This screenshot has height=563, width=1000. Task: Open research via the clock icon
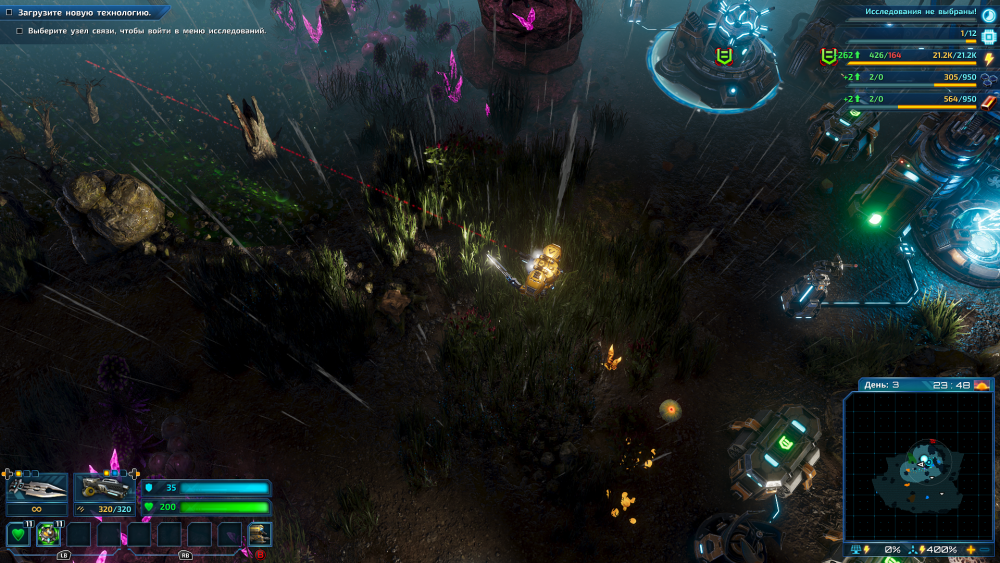[x=989, y=14]
